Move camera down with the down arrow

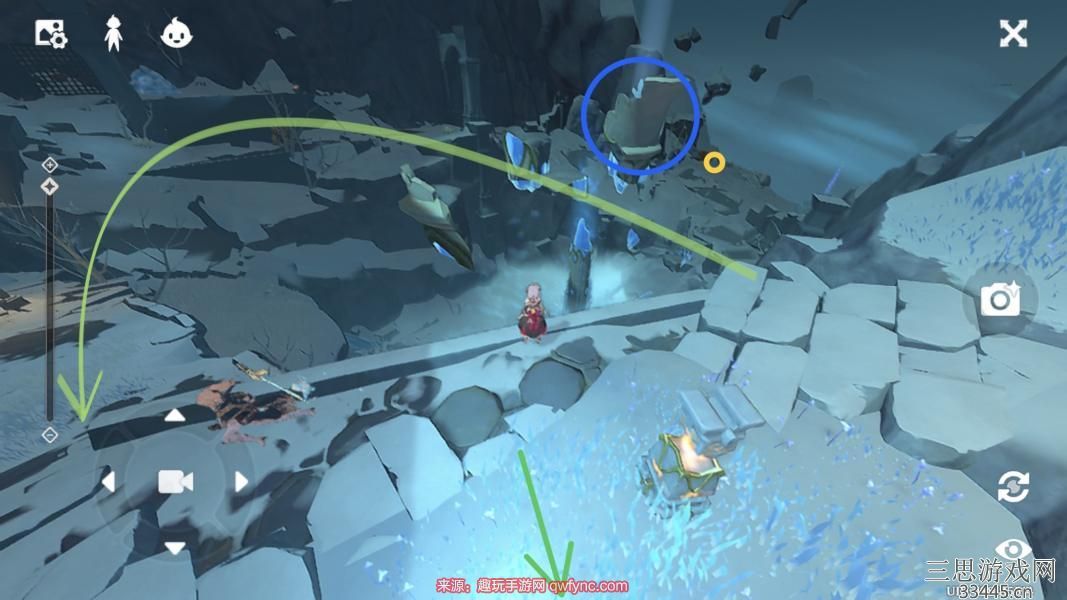pyautogui.click(x=175, y=548)
